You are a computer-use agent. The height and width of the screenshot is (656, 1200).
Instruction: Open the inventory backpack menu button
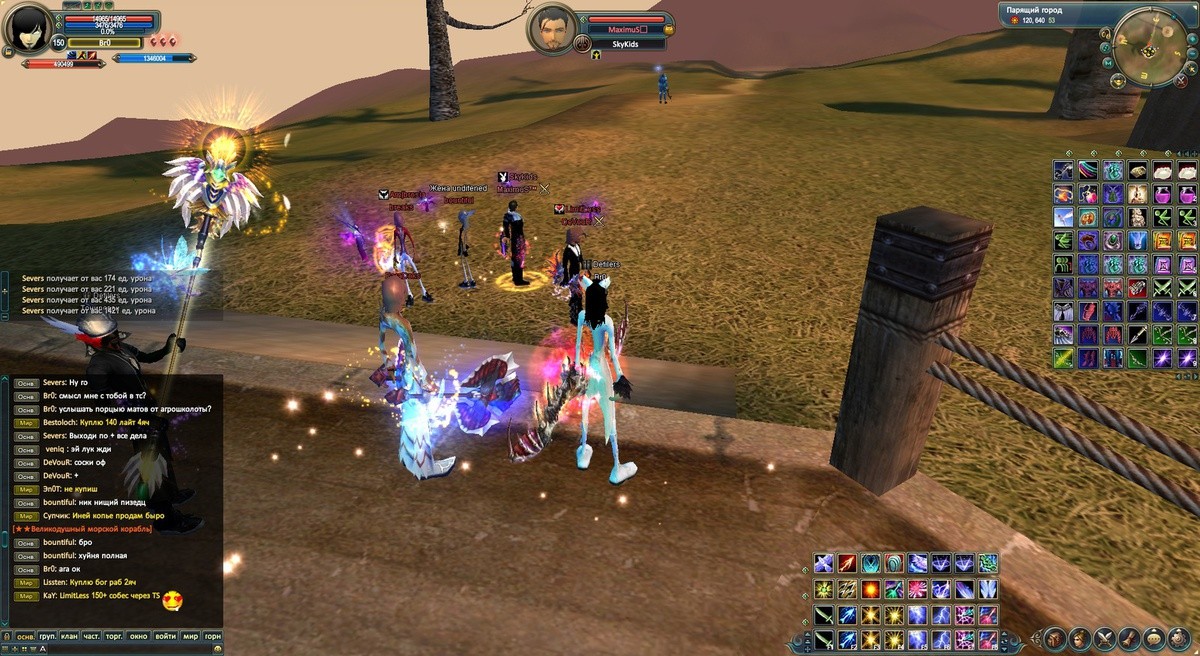[1056, 638]
